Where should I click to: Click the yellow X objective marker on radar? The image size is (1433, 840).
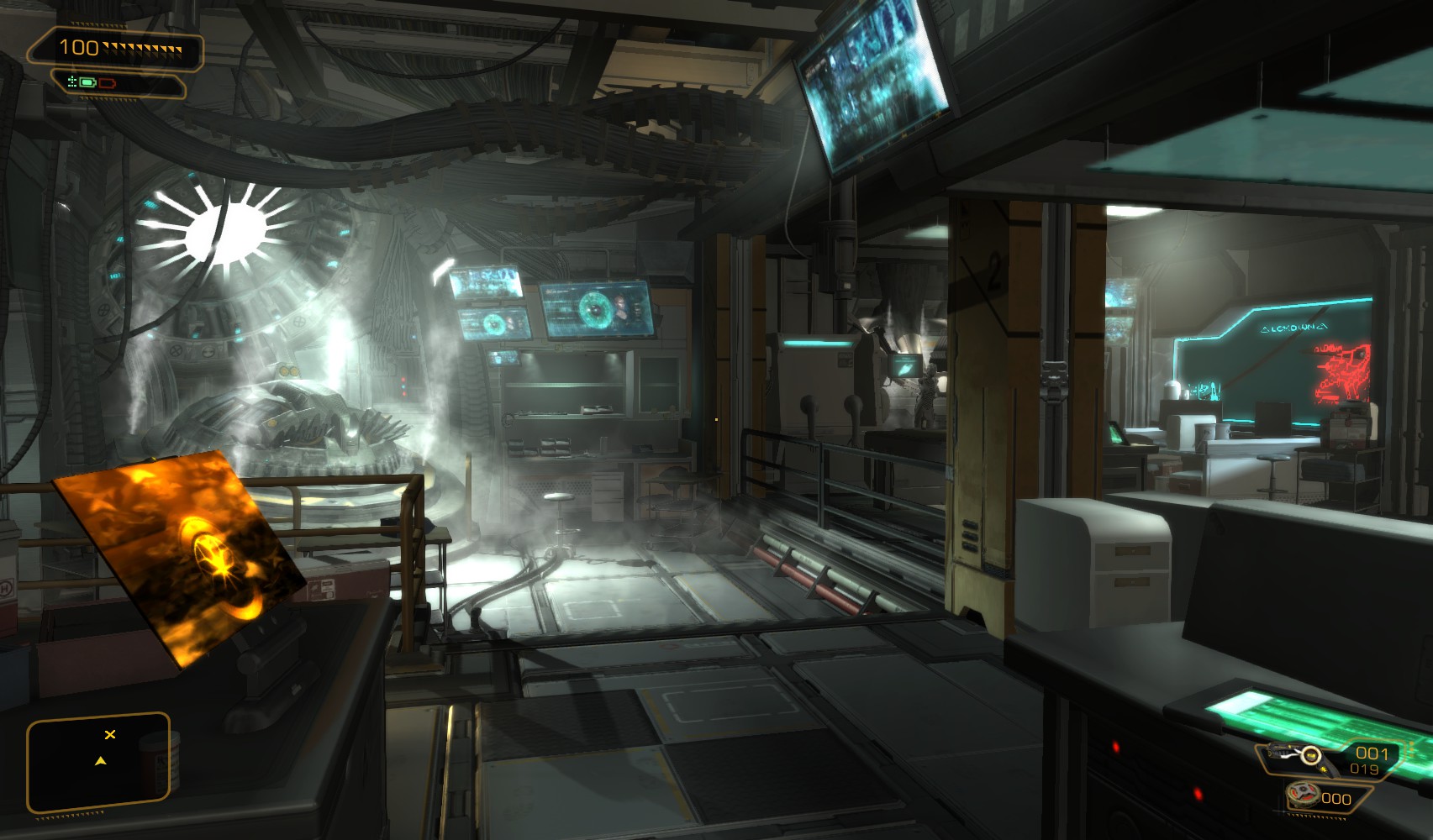[x=110, y=735]
